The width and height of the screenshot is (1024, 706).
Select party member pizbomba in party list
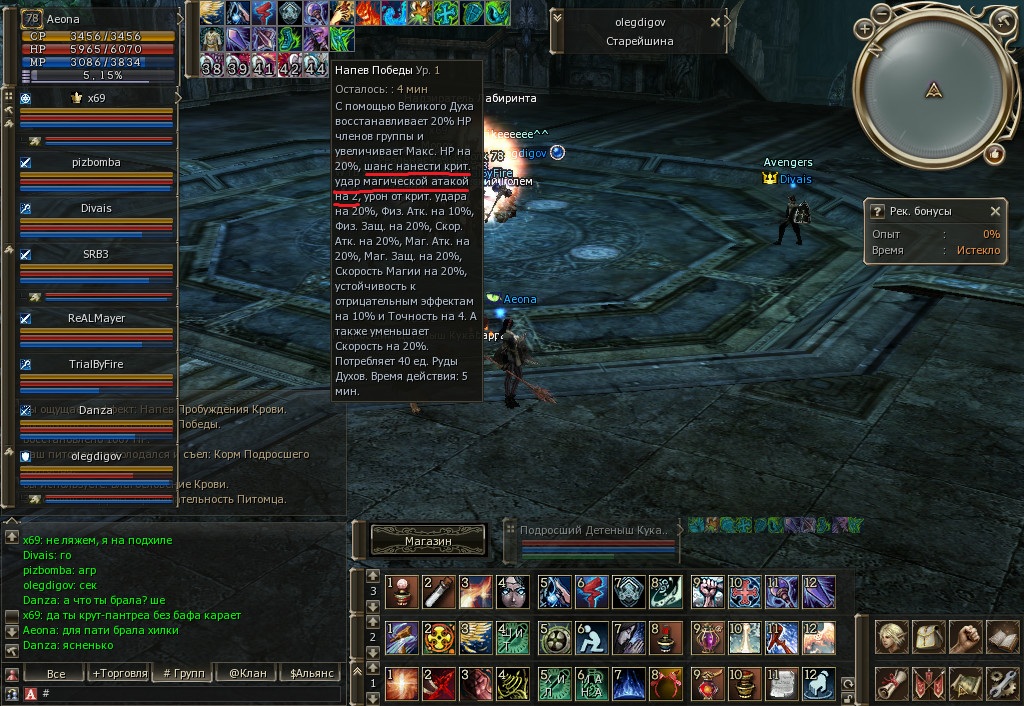[96, 162]
